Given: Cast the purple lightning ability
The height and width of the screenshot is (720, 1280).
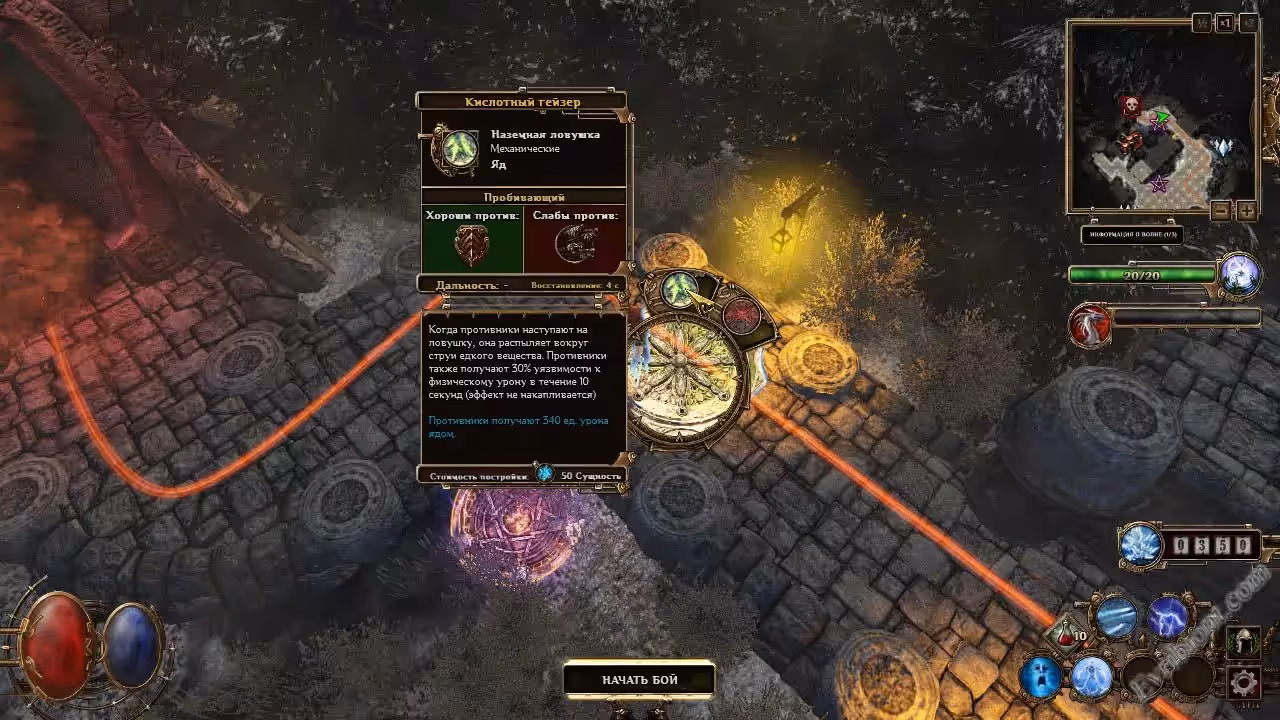Looking at the screenshot, I should 1167,618.
